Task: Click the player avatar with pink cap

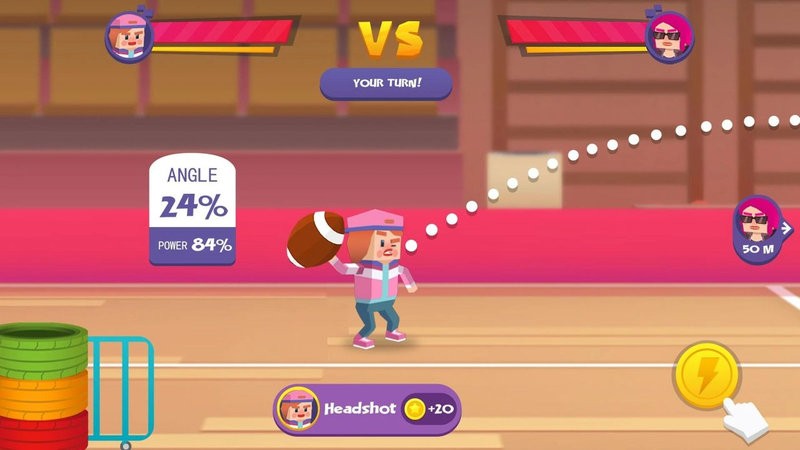Action: 129,38
